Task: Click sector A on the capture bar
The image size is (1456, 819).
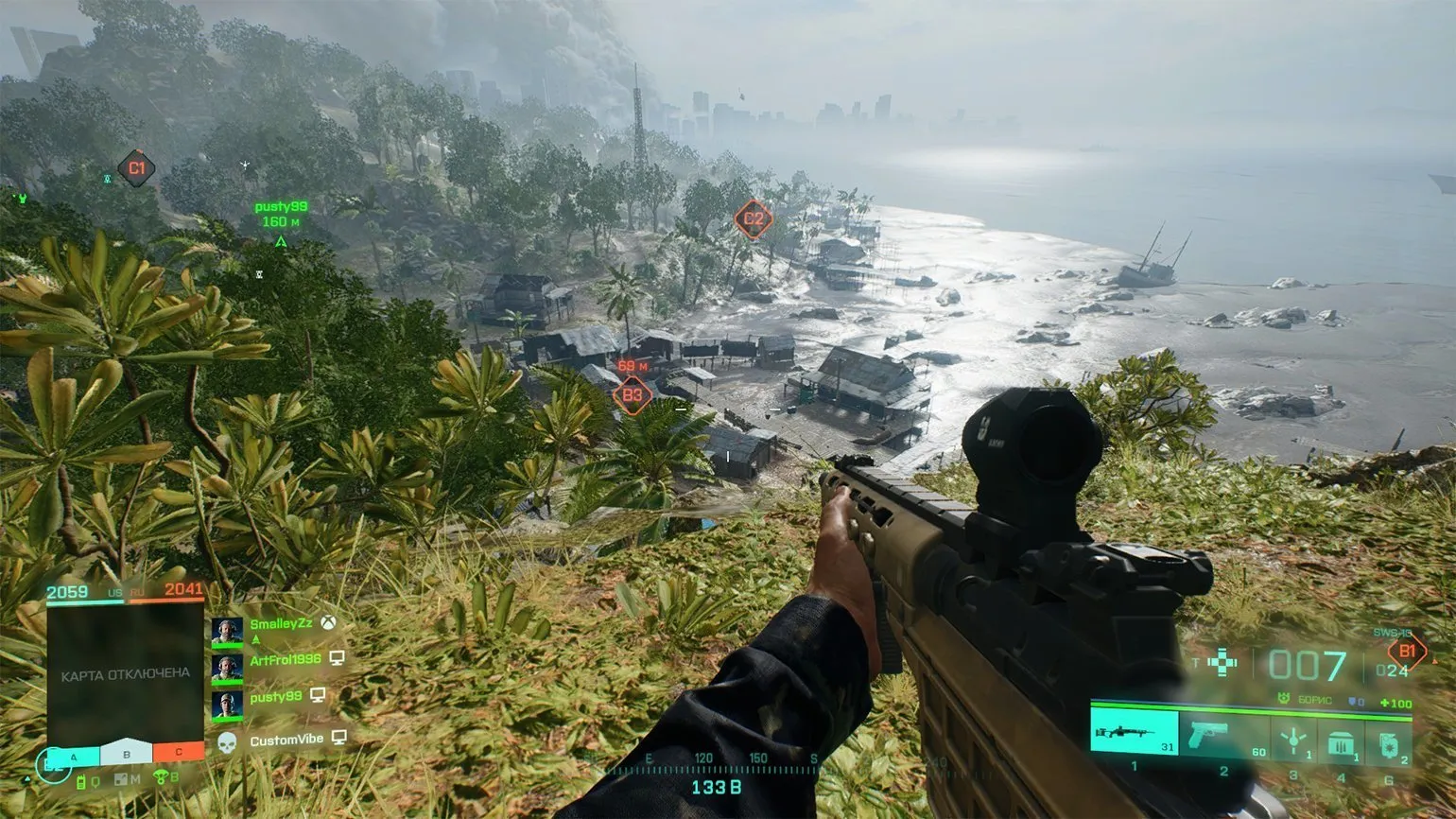Action: coord(73,754)
